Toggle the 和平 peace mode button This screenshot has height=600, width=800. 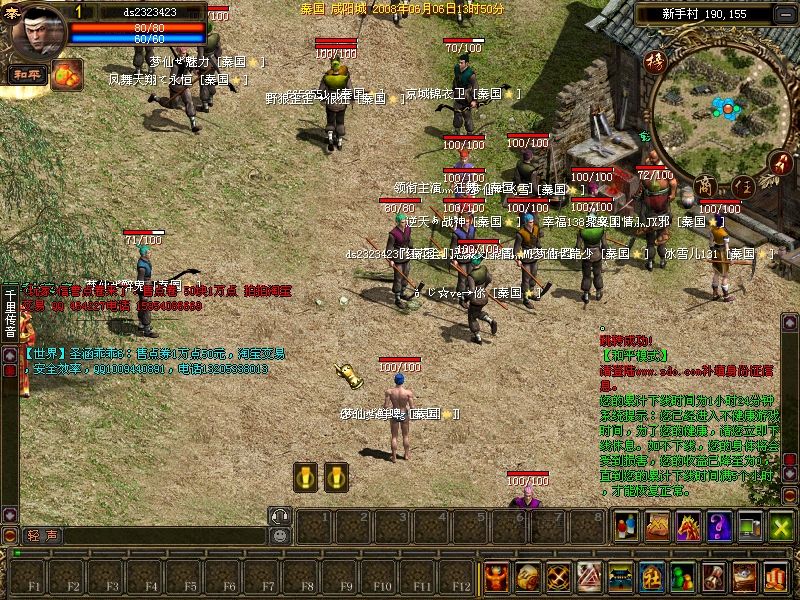24,74
